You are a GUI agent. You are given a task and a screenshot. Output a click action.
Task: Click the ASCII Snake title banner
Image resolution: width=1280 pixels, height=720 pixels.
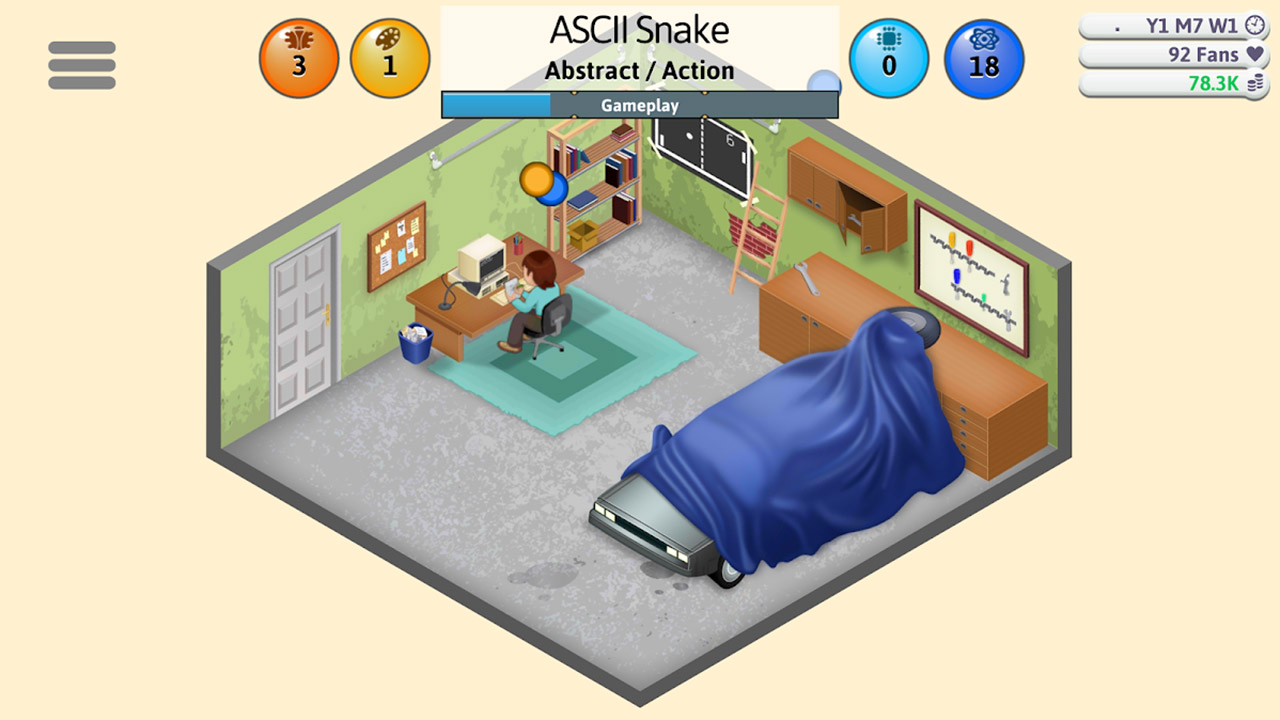[640, 30]
